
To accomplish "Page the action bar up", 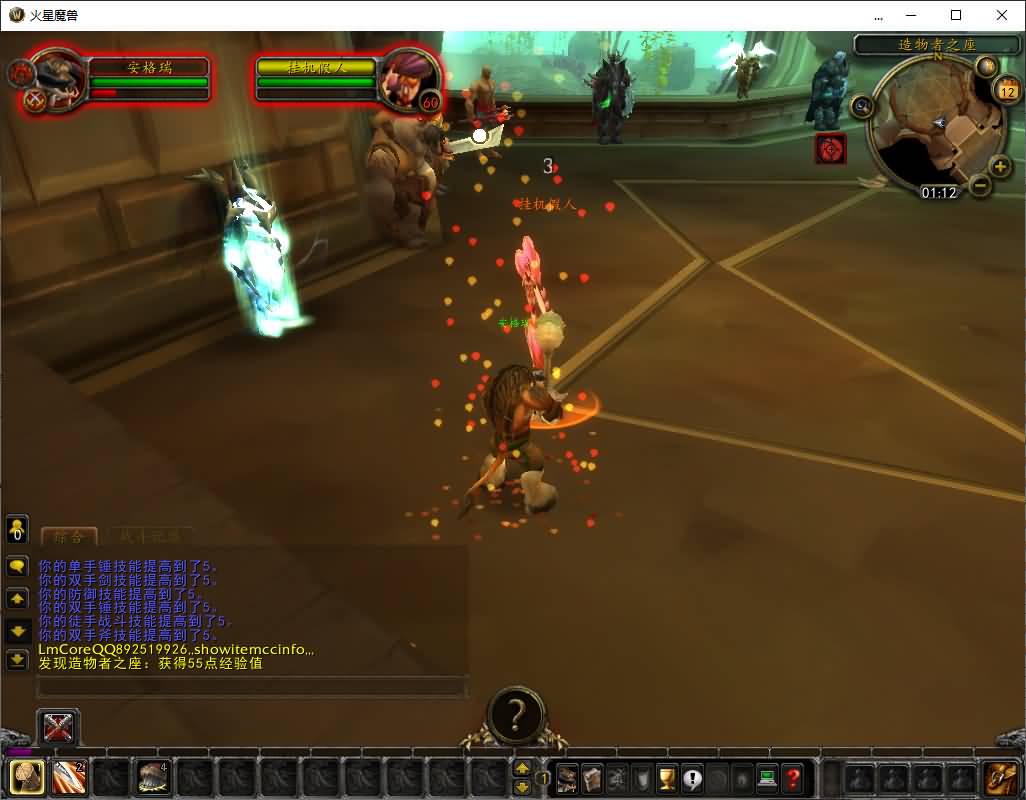I will (522, 768).
